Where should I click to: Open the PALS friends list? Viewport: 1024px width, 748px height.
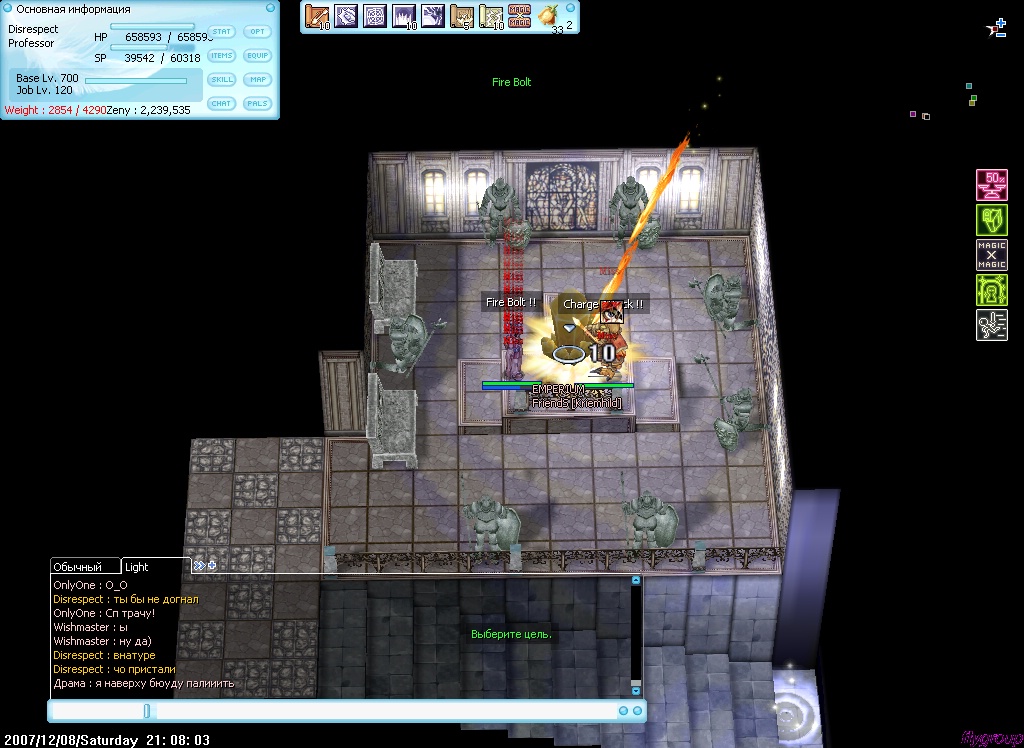pos(258,103)
